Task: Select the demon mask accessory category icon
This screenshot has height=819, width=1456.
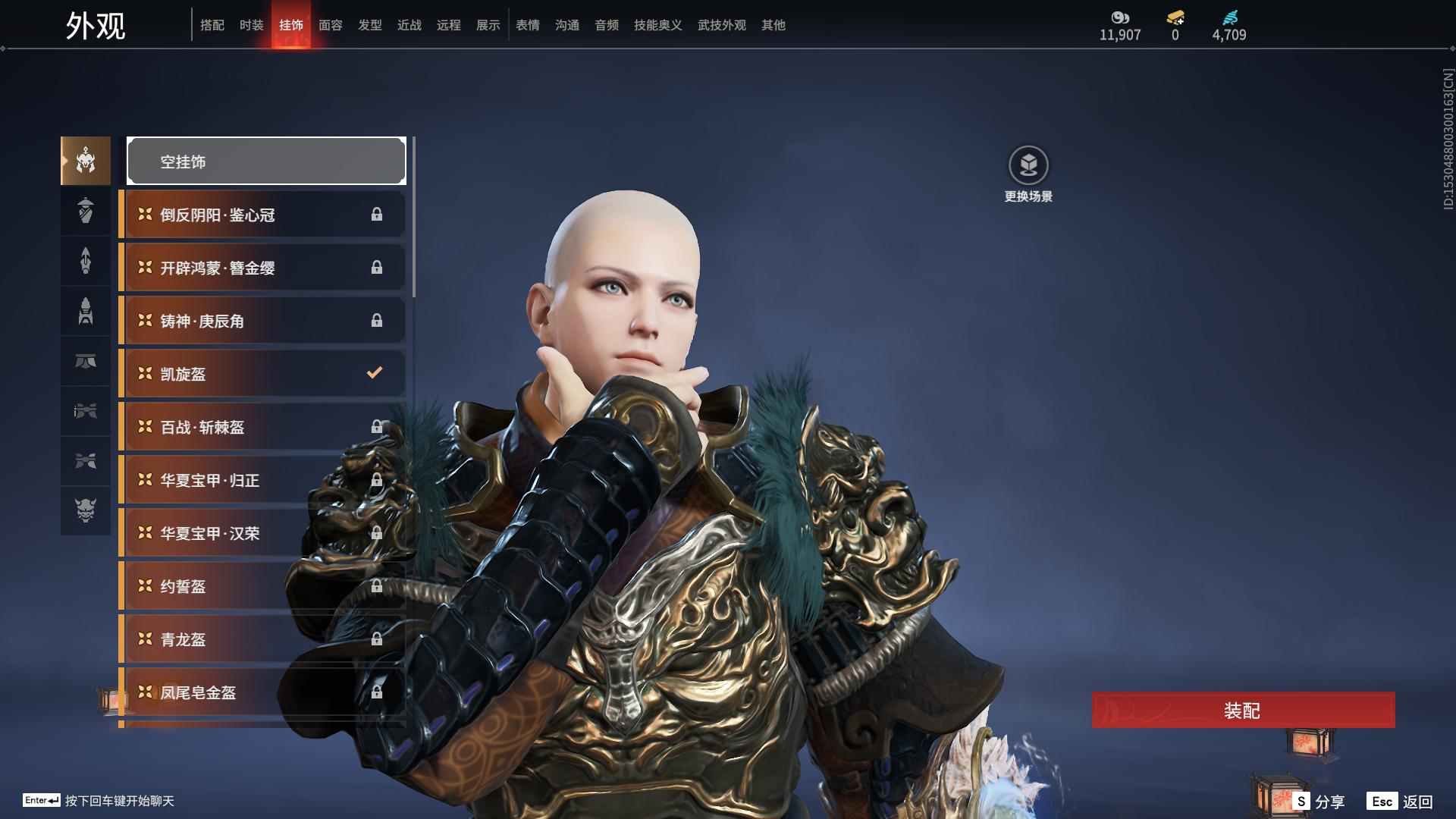Action: click(86, 510)
